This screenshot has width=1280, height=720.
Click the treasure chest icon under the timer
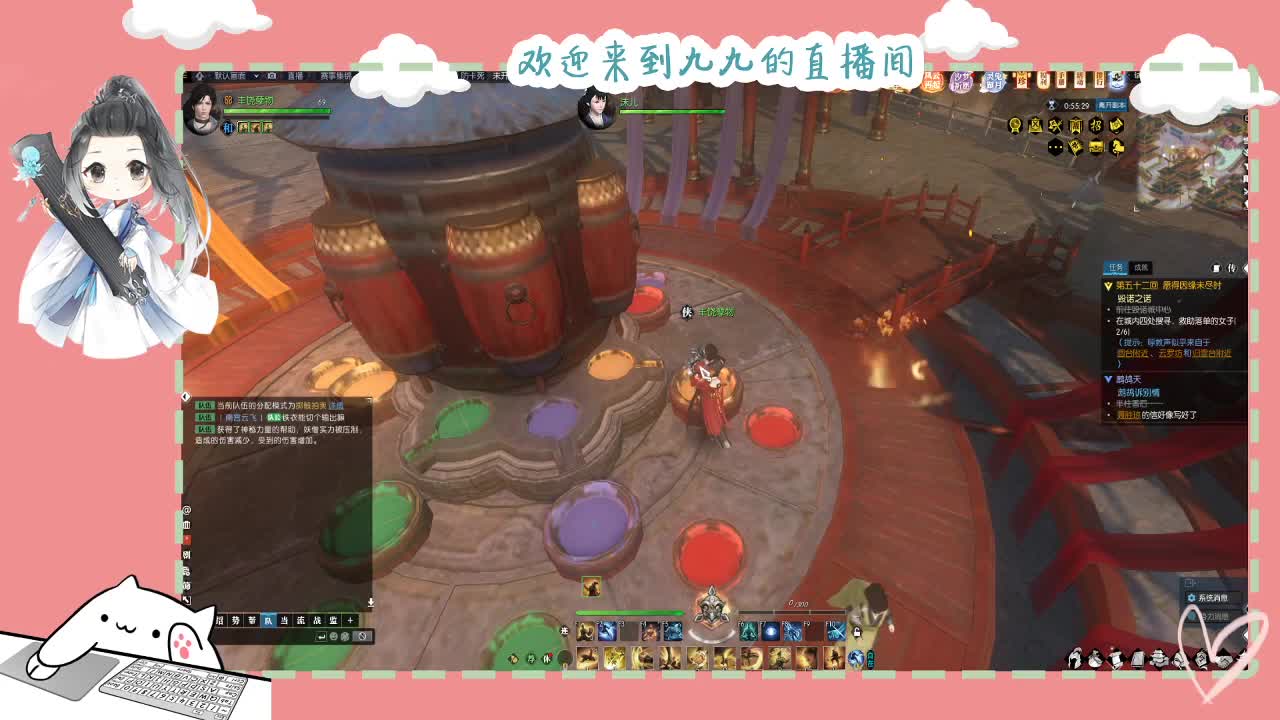tap(1096, 147)
